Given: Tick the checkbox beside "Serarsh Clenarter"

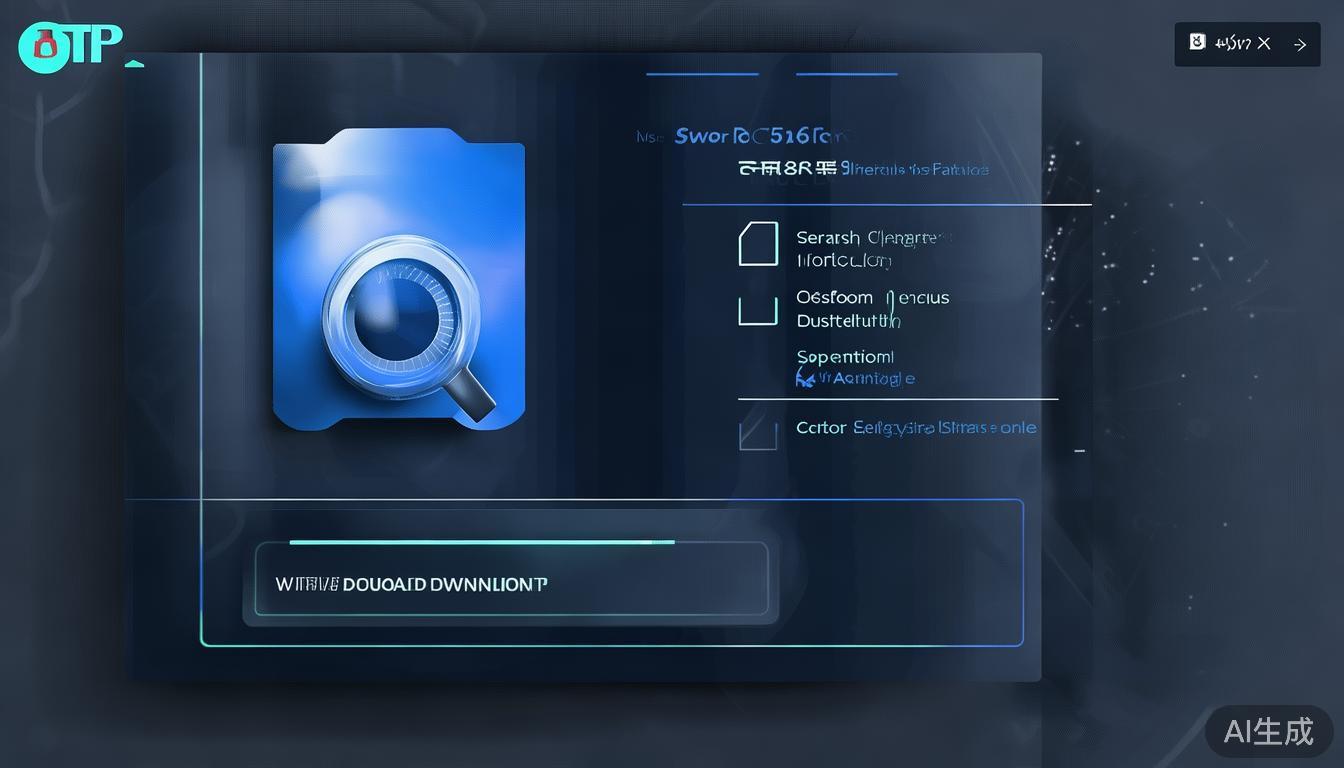Looking at the screenshot, I should [757, 244].
